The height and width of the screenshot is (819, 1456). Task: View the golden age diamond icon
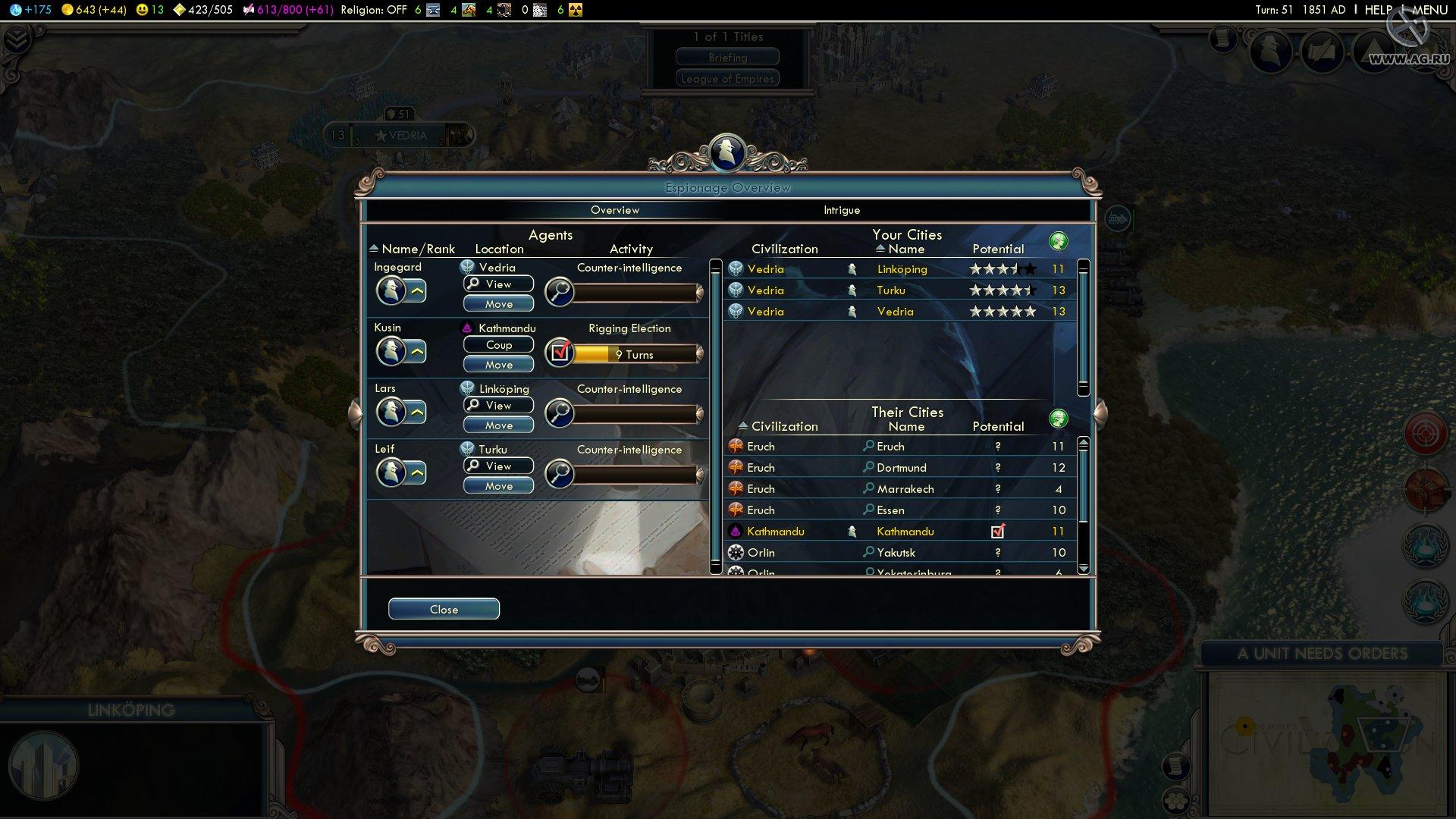click(x=179, y=10)
